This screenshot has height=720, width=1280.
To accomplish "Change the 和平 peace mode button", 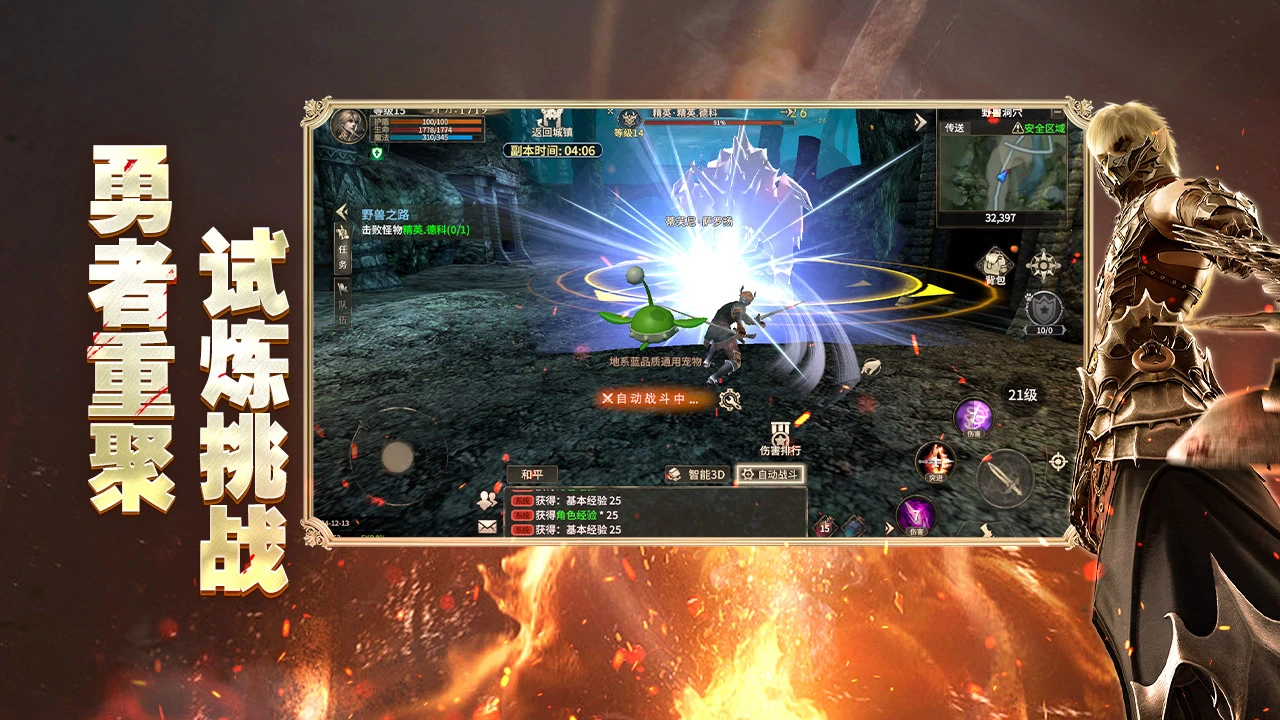I will click(x=531, y=474).
